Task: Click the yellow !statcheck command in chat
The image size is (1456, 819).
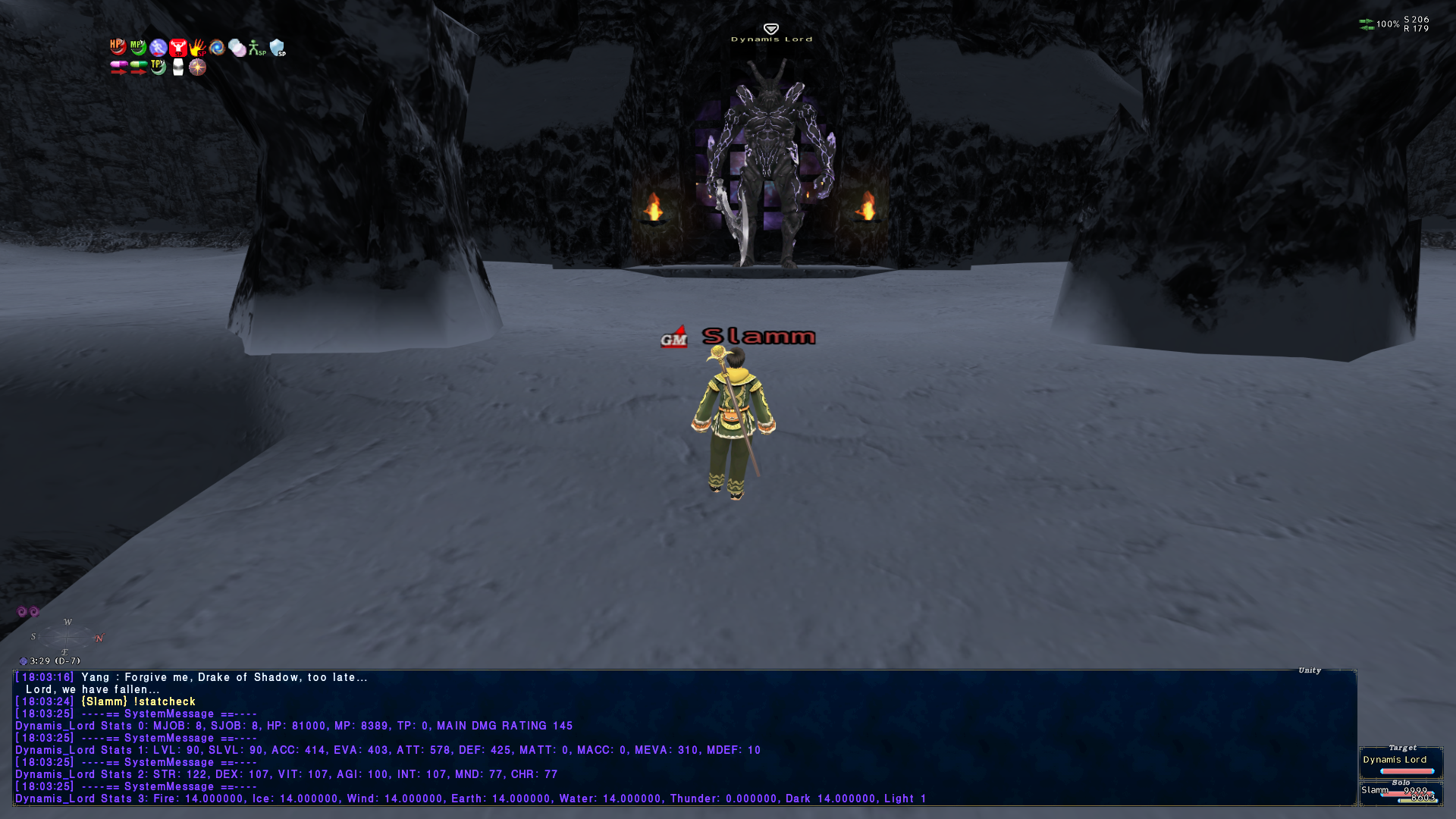Action: point(163,701)
